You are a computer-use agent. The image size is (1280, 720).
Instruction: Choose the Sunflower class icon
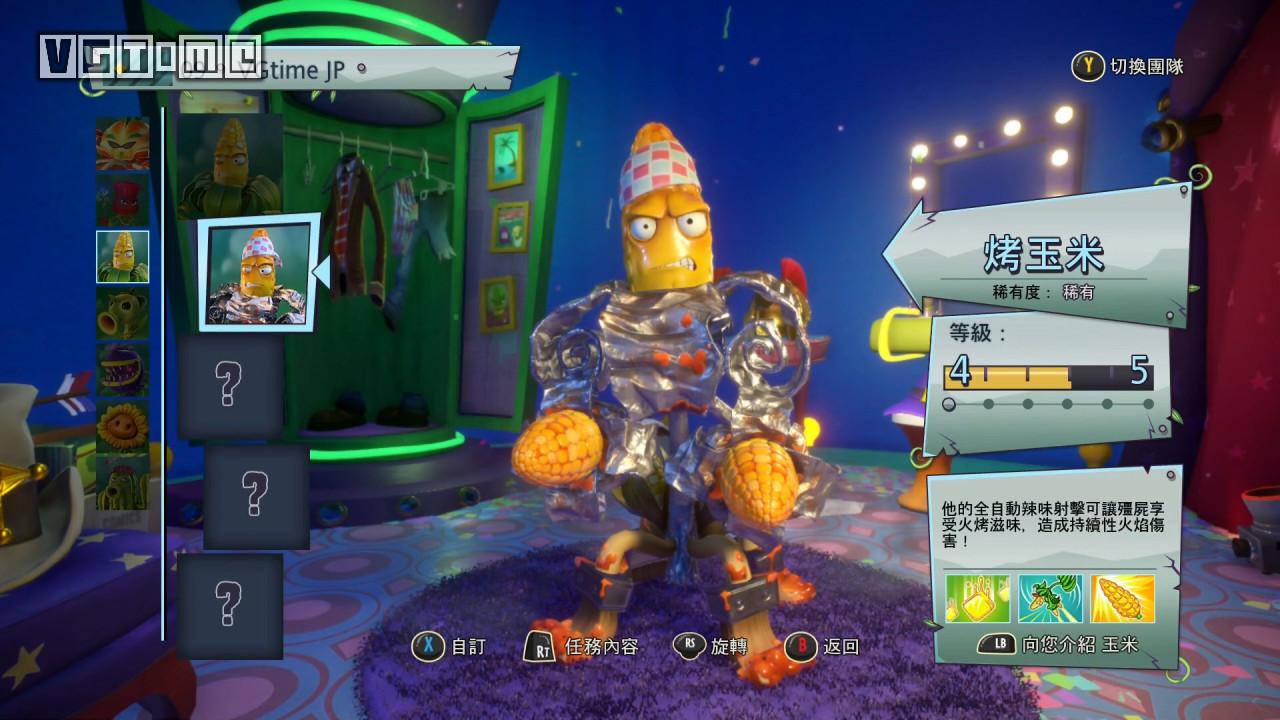point(122,427)
